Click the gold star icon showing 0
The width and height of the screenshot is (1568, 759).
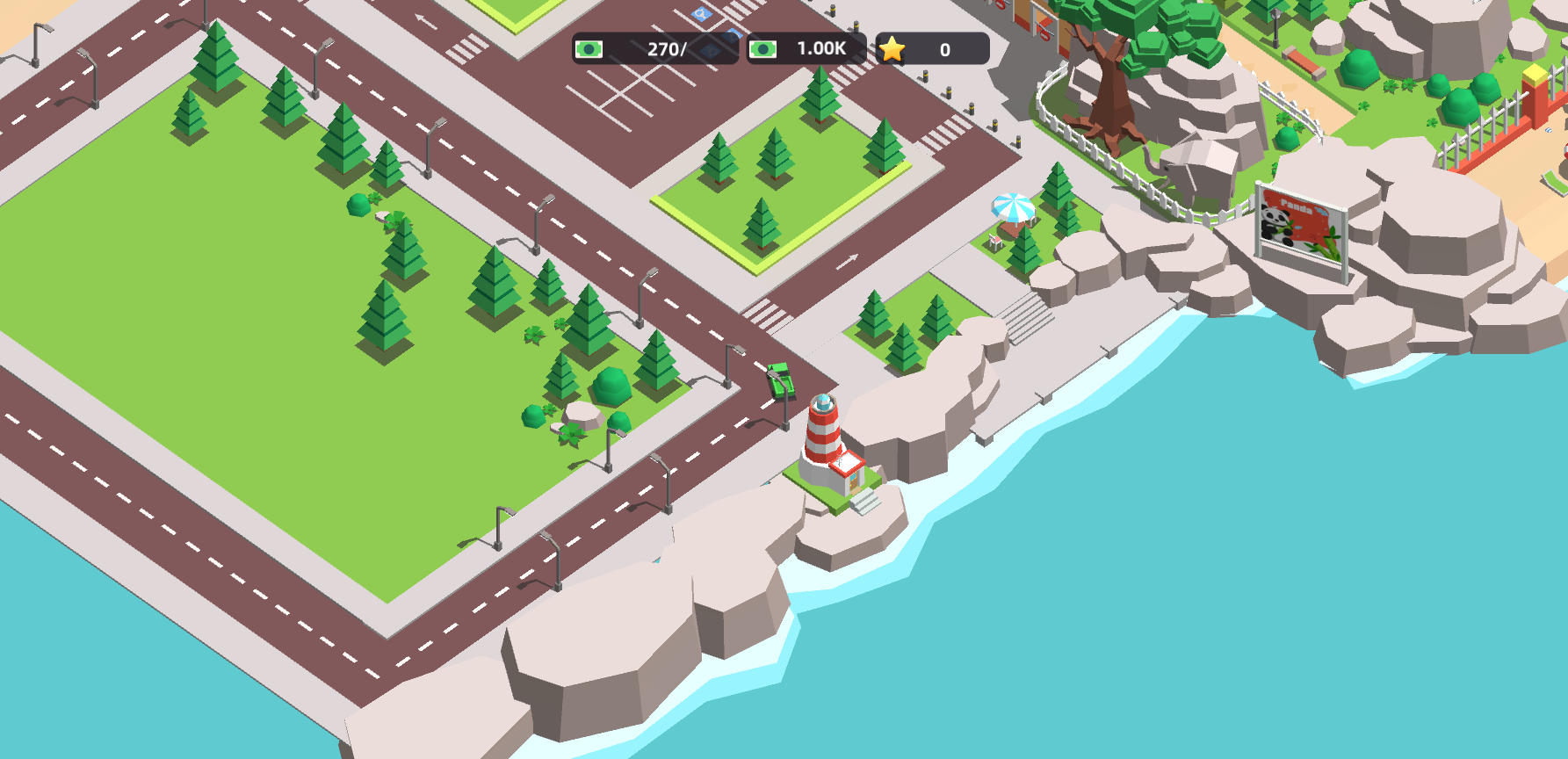893,50
